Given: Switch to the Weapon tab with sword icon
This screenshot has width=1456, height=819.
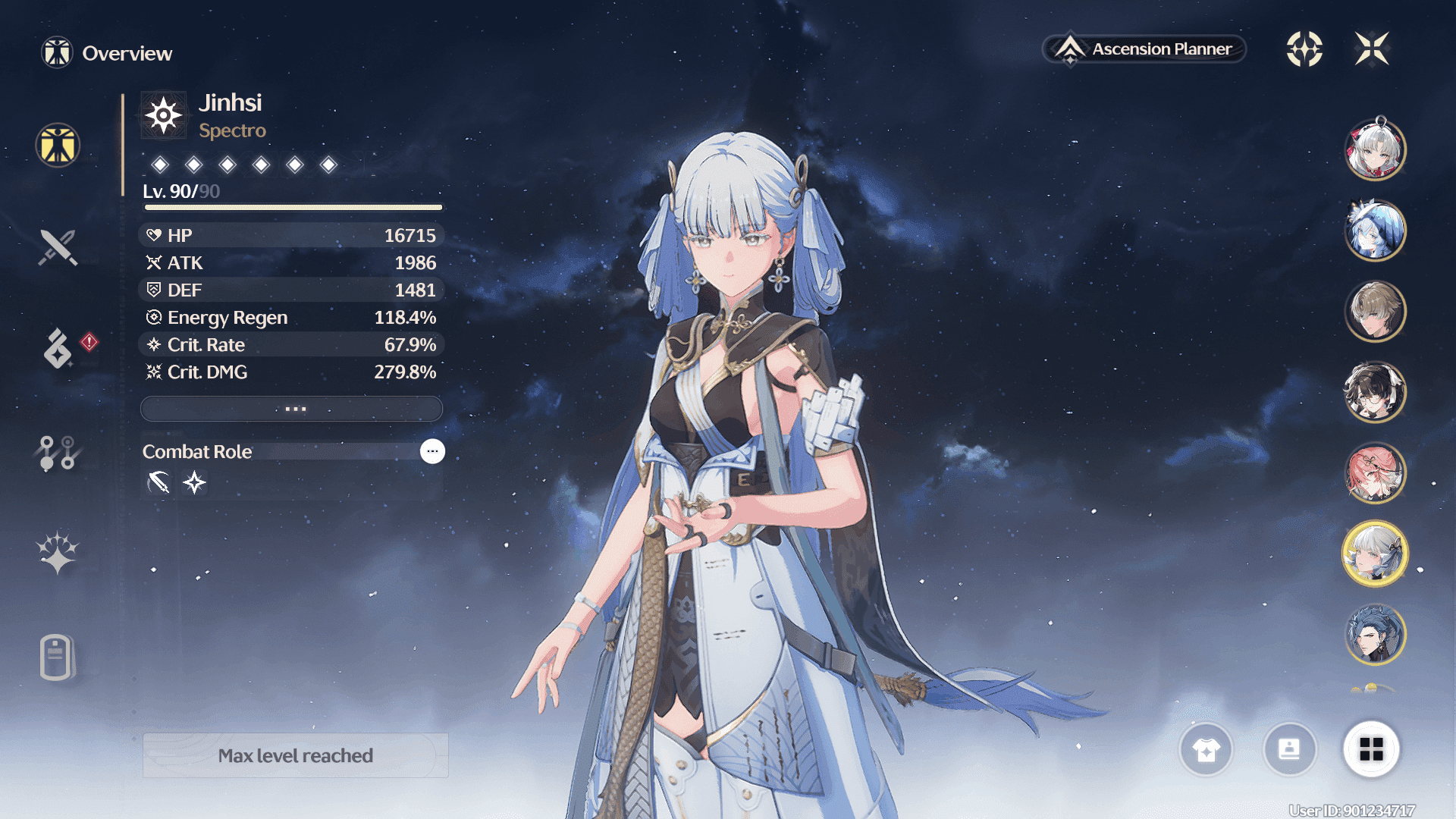Looking at the screenshot, I should [58, 247].
